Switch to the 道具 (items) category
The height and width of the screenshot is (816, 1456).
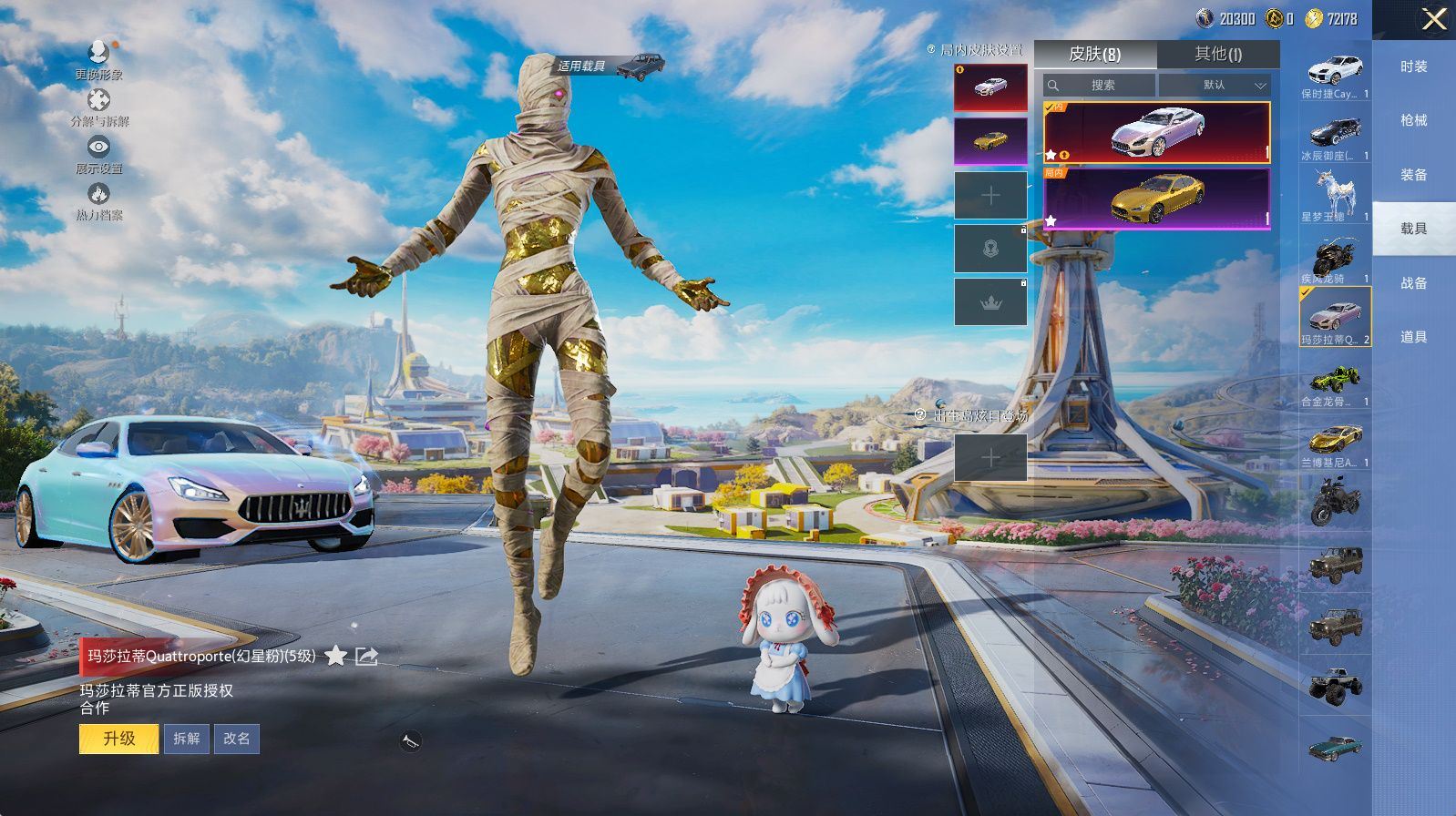point(1413,337)
